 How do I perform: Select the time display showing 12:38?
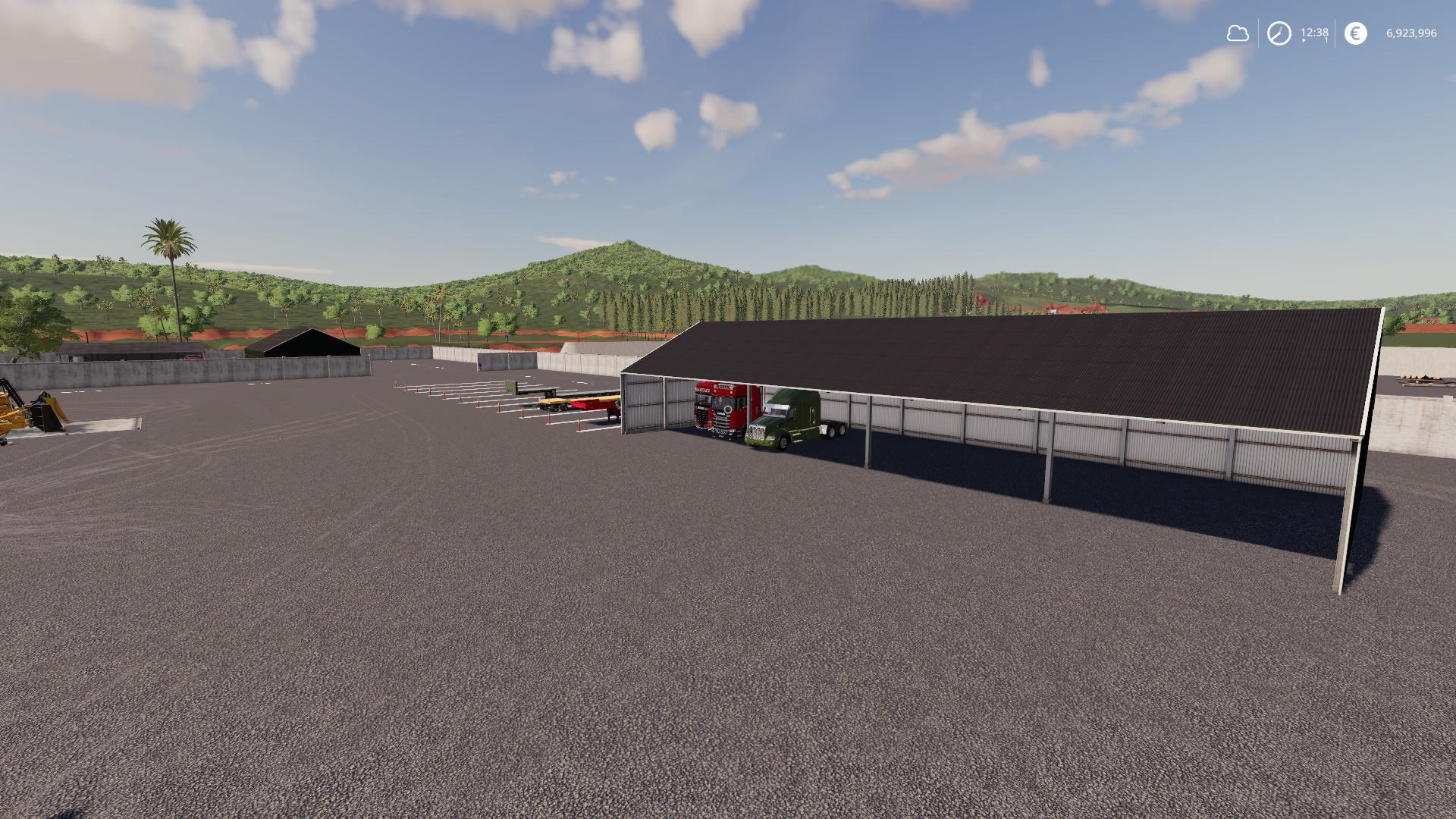tap(1313, 33)
